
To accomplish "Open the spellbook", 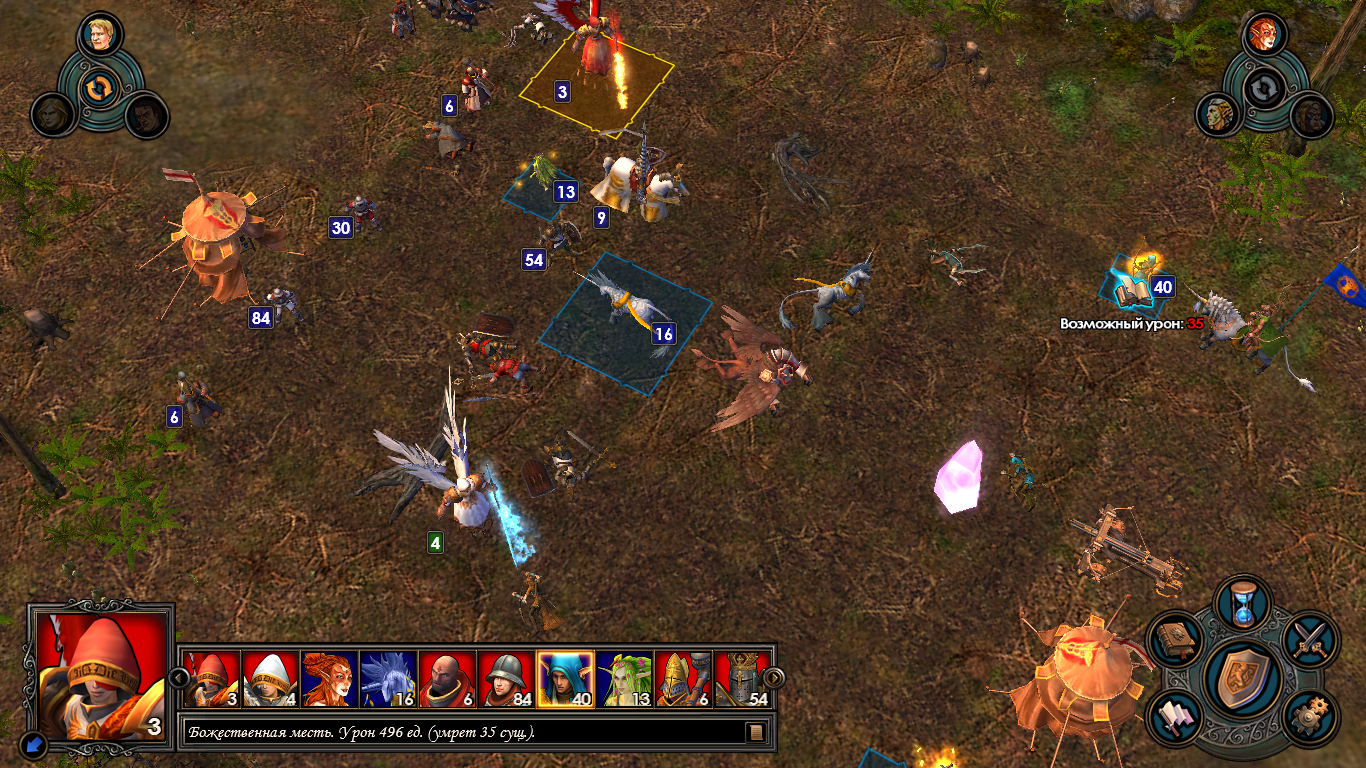I will [1175, 640].
